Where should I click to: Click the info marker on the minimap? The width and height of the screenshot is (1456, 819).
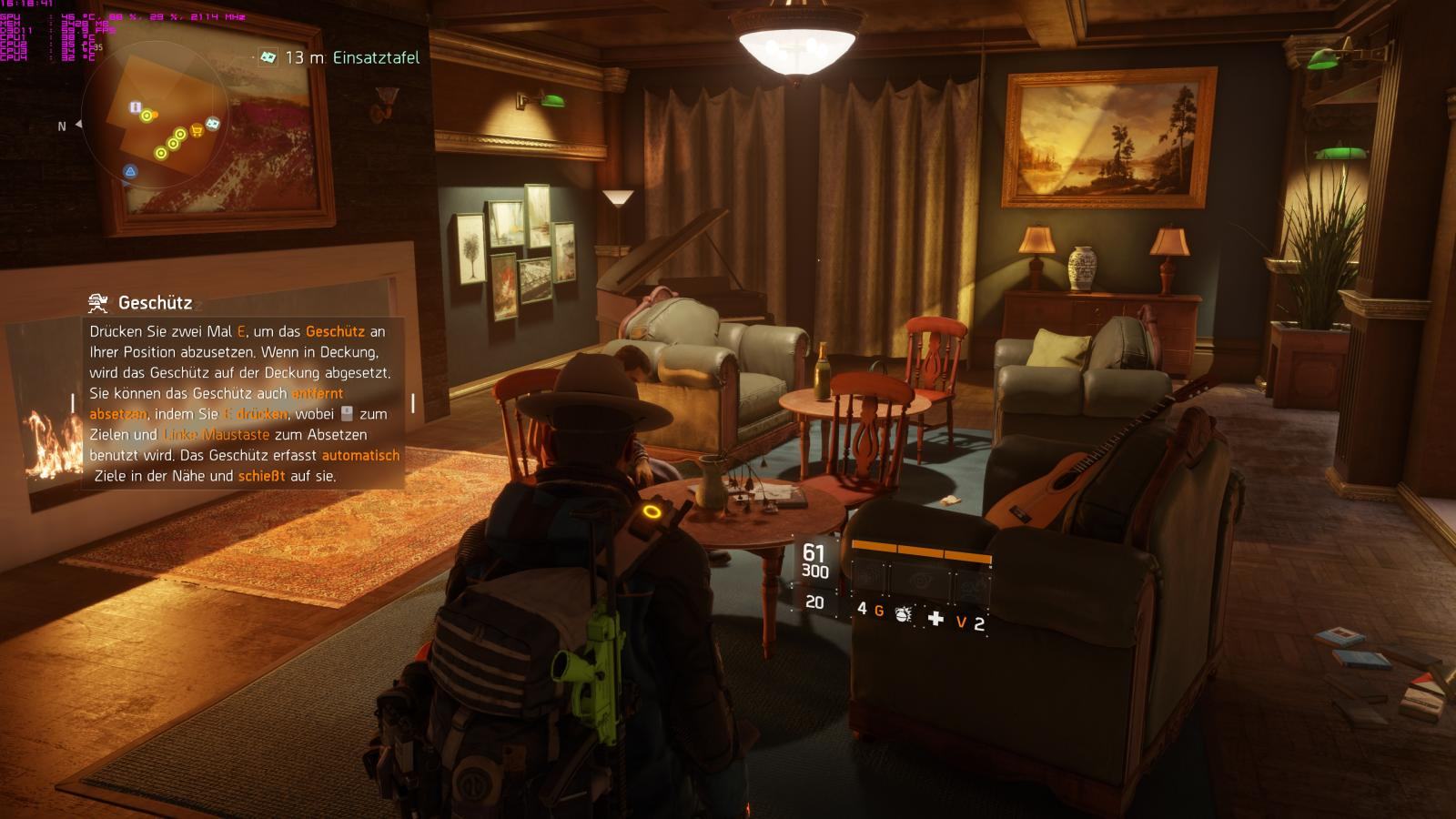click(x=135, y=108)
